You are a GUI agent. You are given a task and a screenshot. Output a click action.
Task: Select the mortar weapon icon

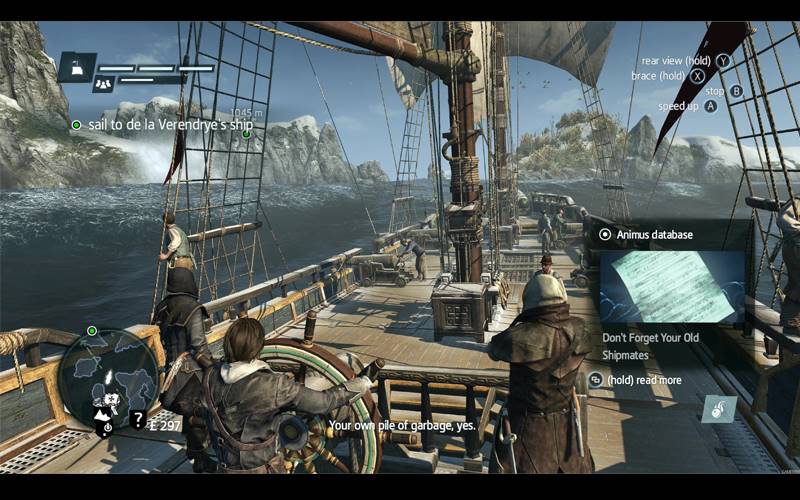pyautogui.click(x=719, y=408)
